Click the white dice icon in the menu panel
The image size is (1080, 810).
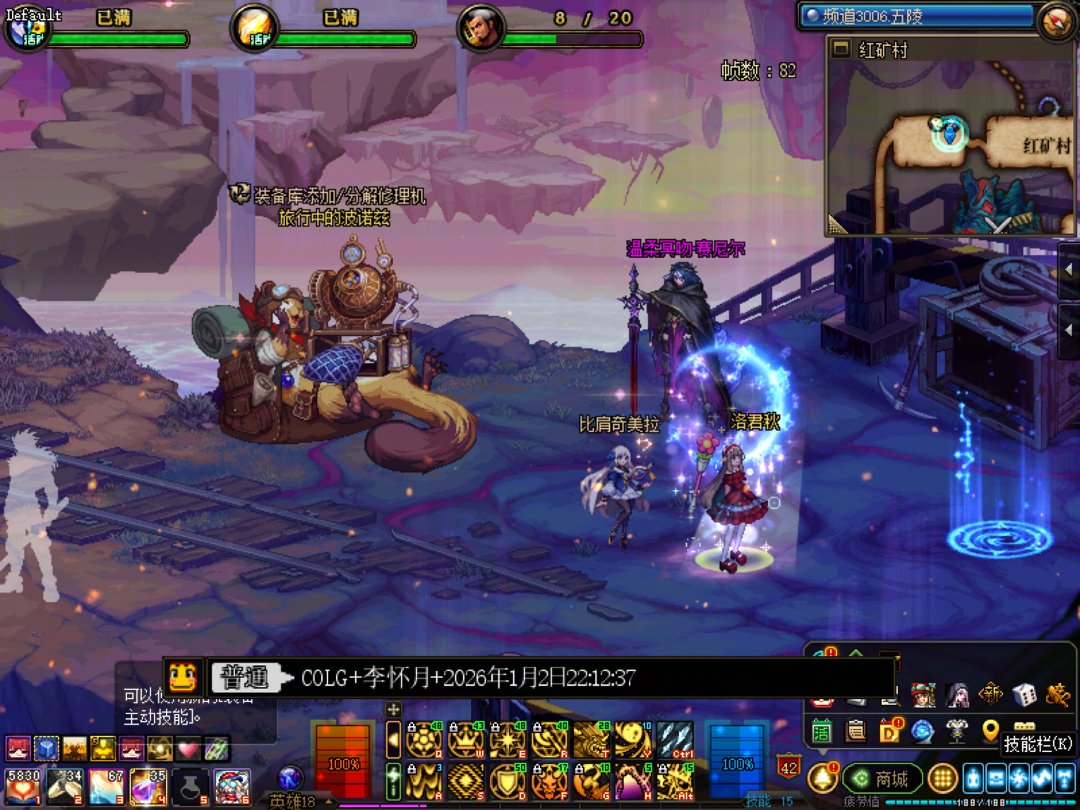1023,695
